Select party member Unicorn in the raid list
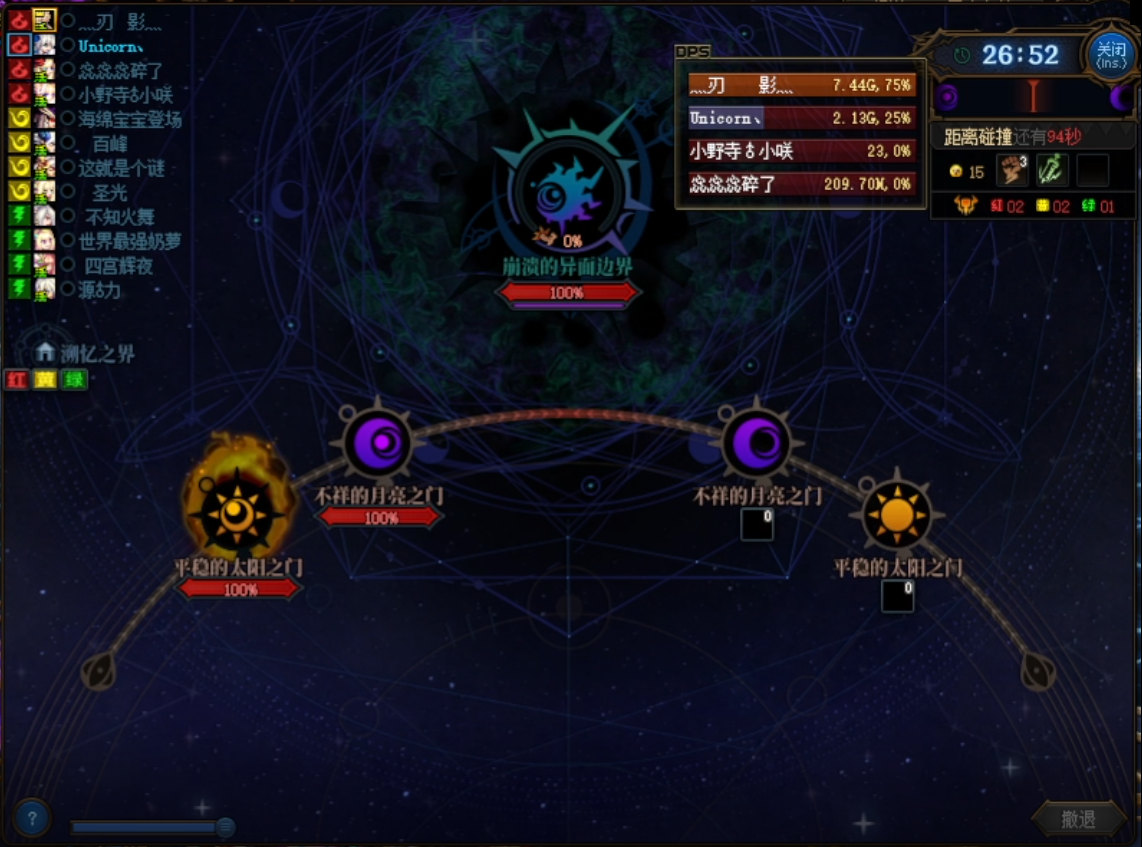 (110, 46)
